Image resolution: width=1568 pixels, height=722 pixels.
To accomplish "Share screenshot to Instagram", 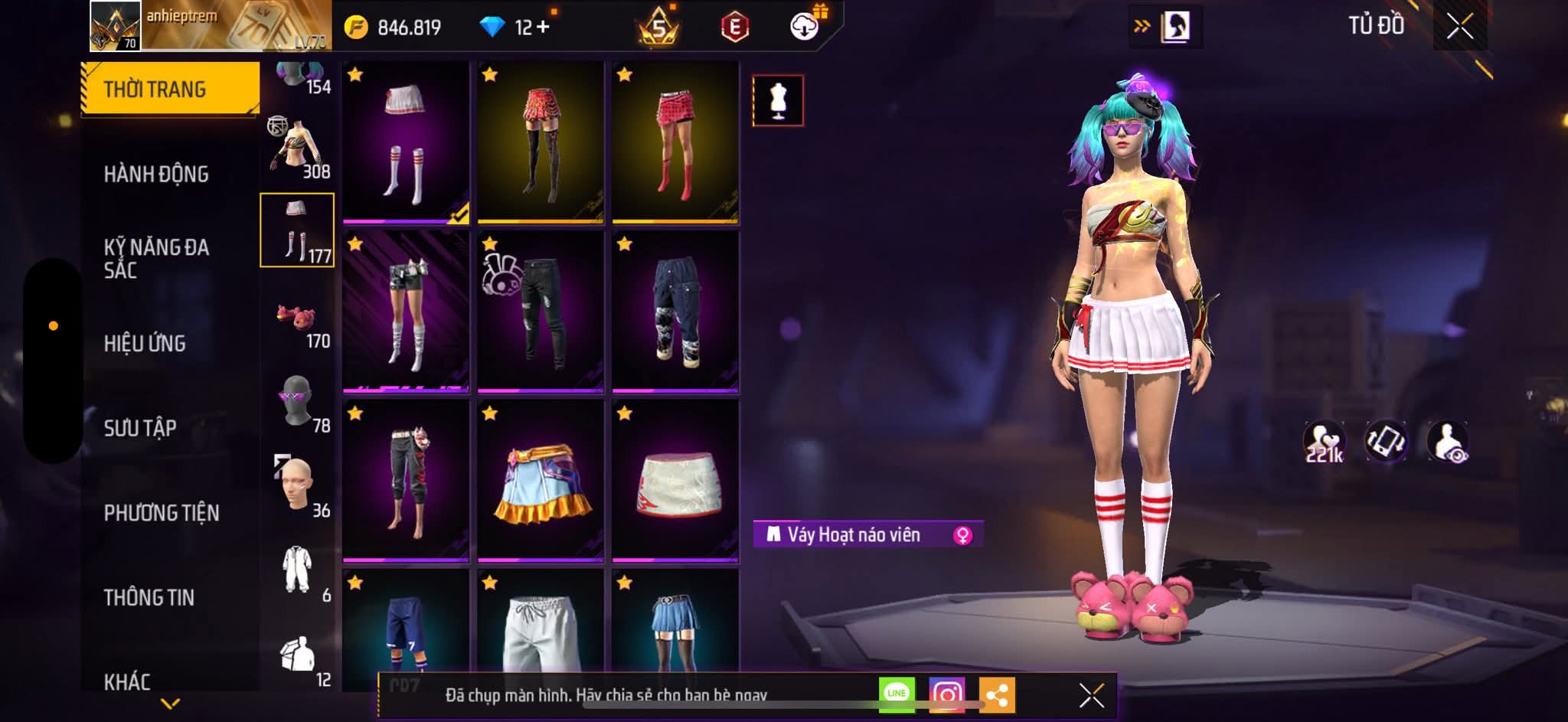I will point(946,694).
